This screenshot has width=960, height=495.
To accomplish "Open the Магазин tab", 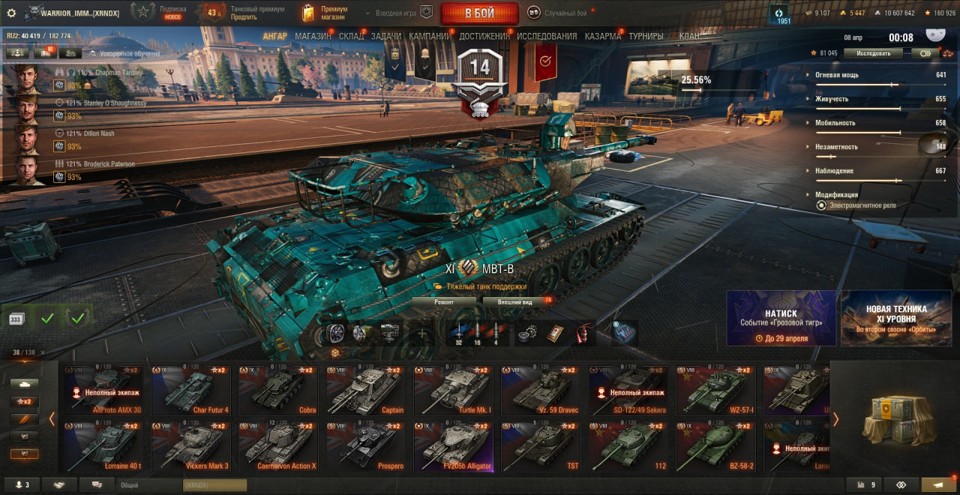I will tap(314, 36).
